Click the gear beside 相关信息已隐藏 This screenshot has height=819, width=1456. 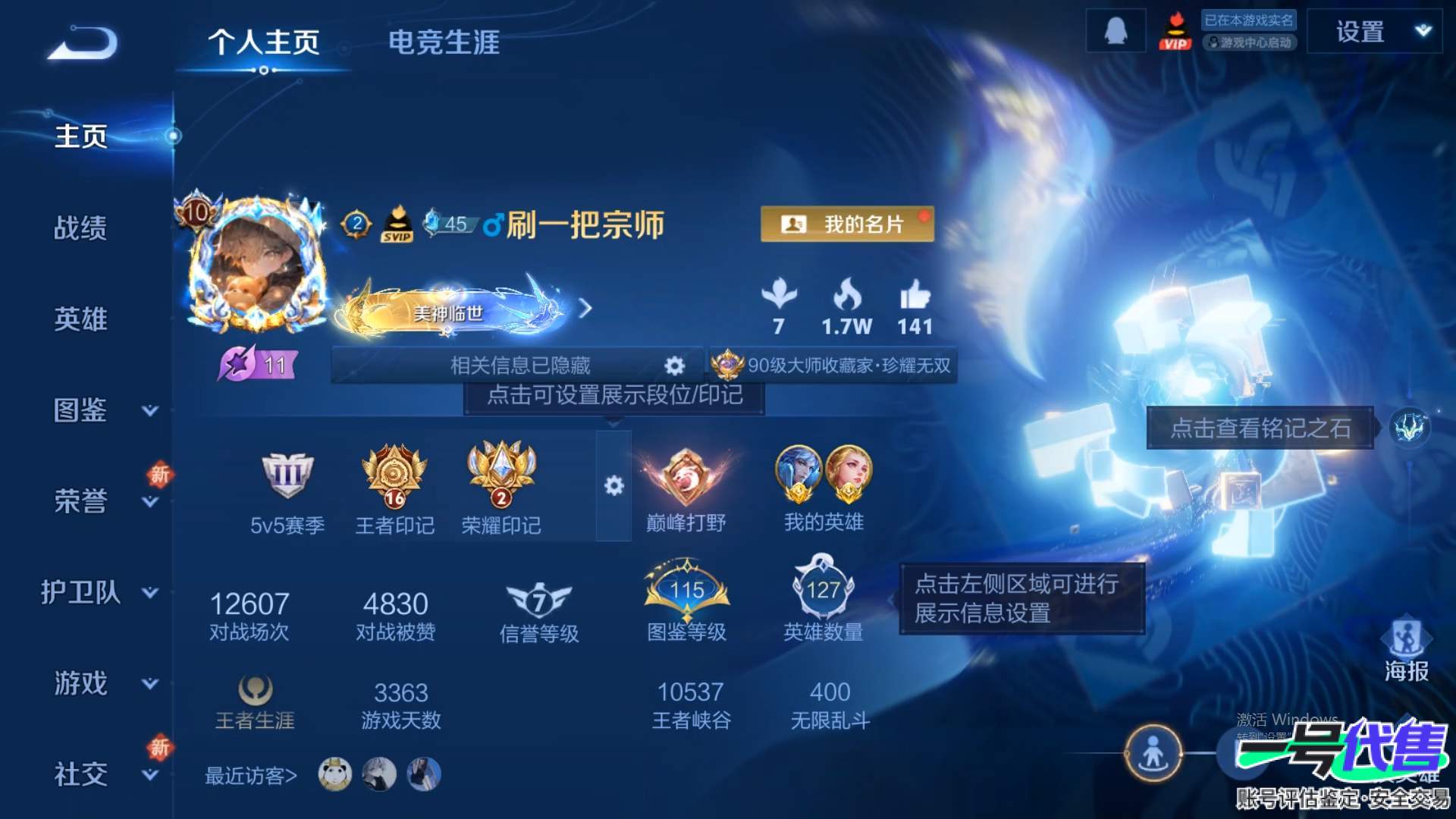[x=673, y=365]
